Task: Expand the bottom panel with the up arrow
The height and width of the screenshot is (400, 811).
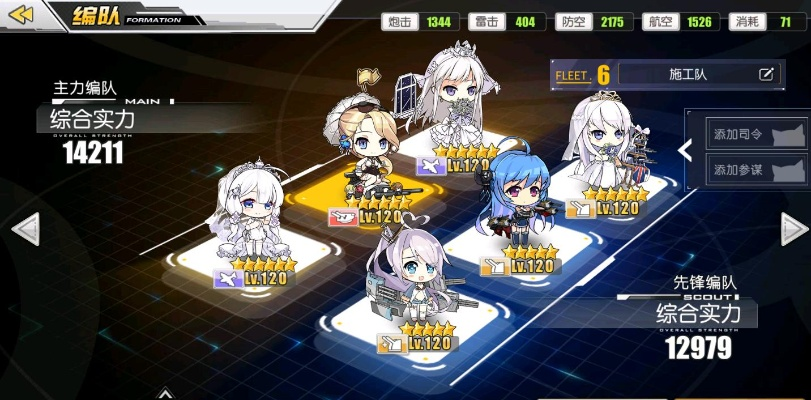Action: (163, 394)
